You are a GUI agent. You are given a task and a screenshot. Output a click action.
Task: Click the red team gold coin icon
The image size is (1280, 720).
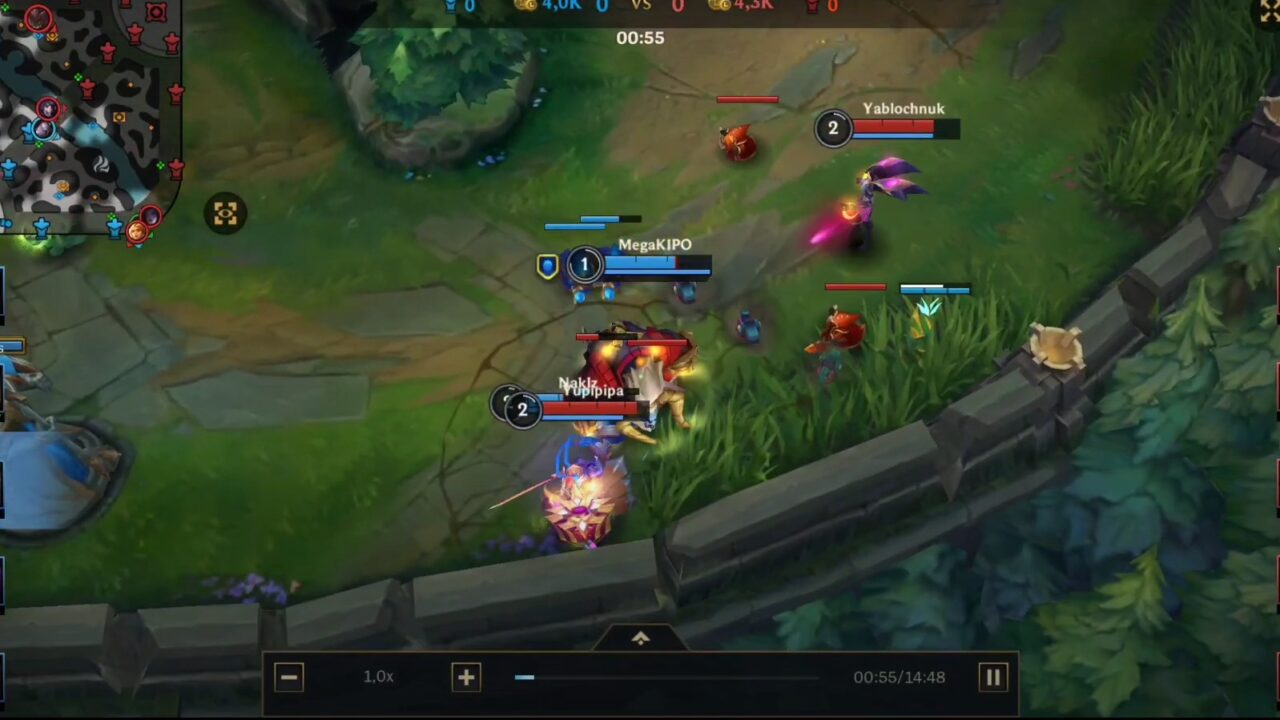click(x=720, y=5)
